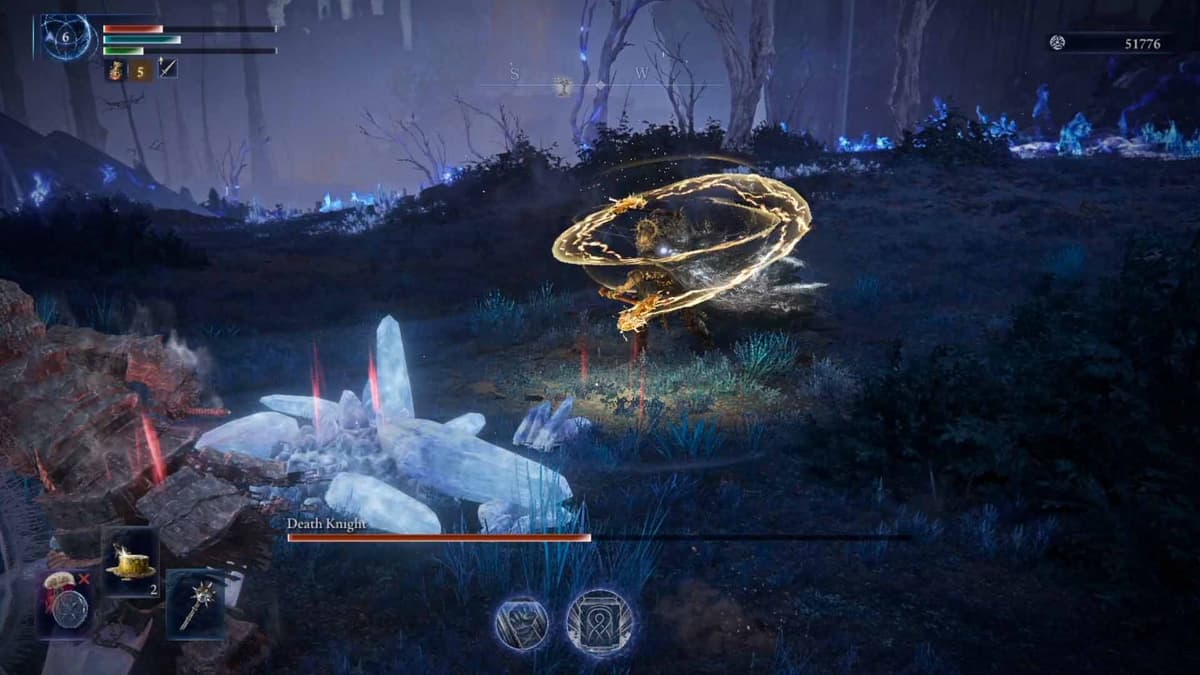Click the compass bar marker
Image resolution: width=1200 pixels, height=675 pixels.
click(x=564, y=87)
